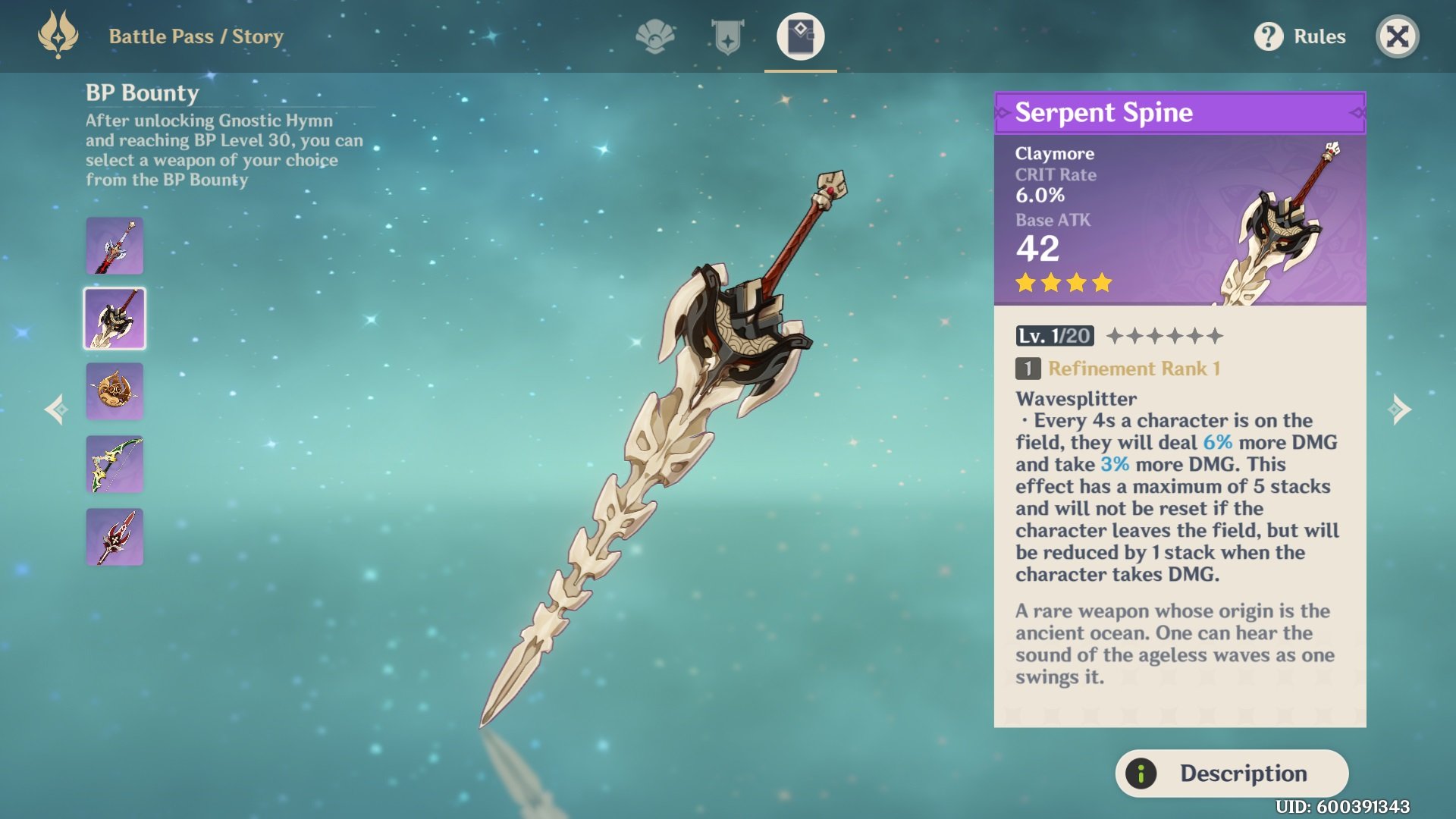Image resolution: width=1456 pixels, height=819 pixels.
Task: Show the weapon Description
Action: 1232,773
